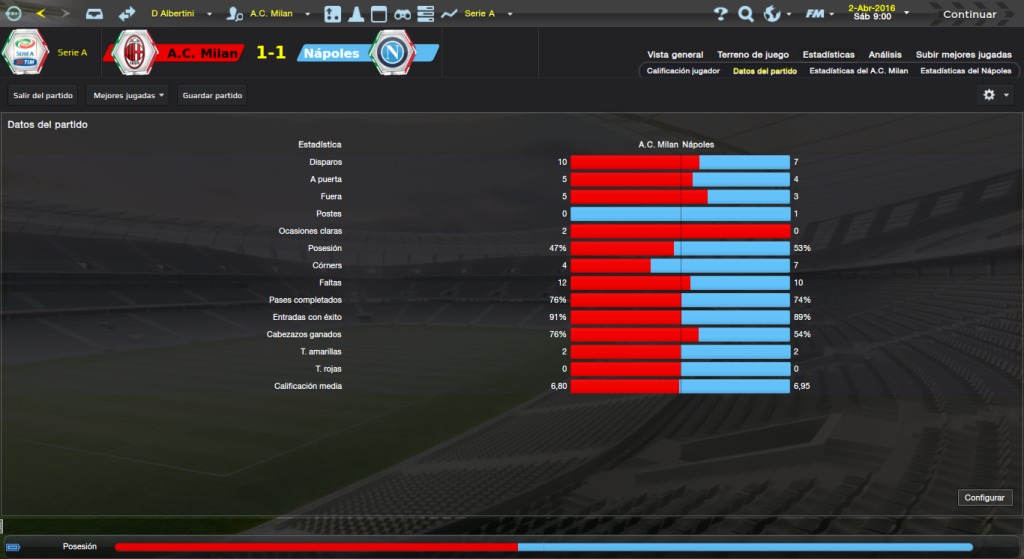View the Calificación jugador subtab
The image size is (1024, 559).
tap(683, 71)
